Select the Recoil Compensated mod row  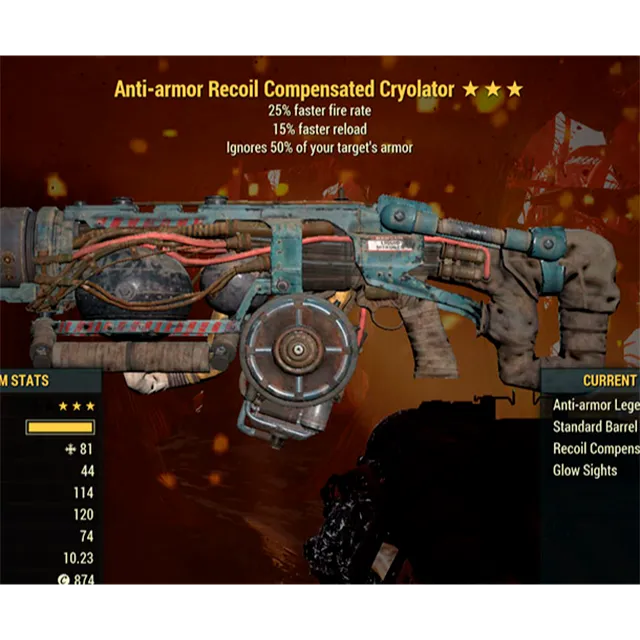(595, 449)
